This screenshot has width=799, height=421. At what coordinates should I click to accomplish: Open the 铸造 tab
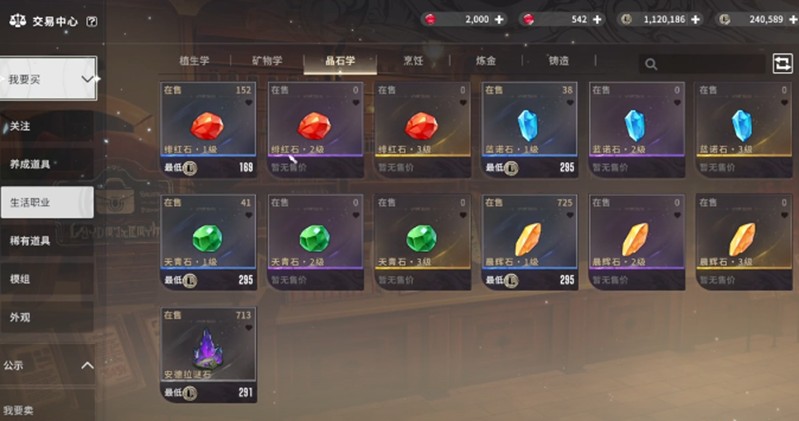coord(559,61)
